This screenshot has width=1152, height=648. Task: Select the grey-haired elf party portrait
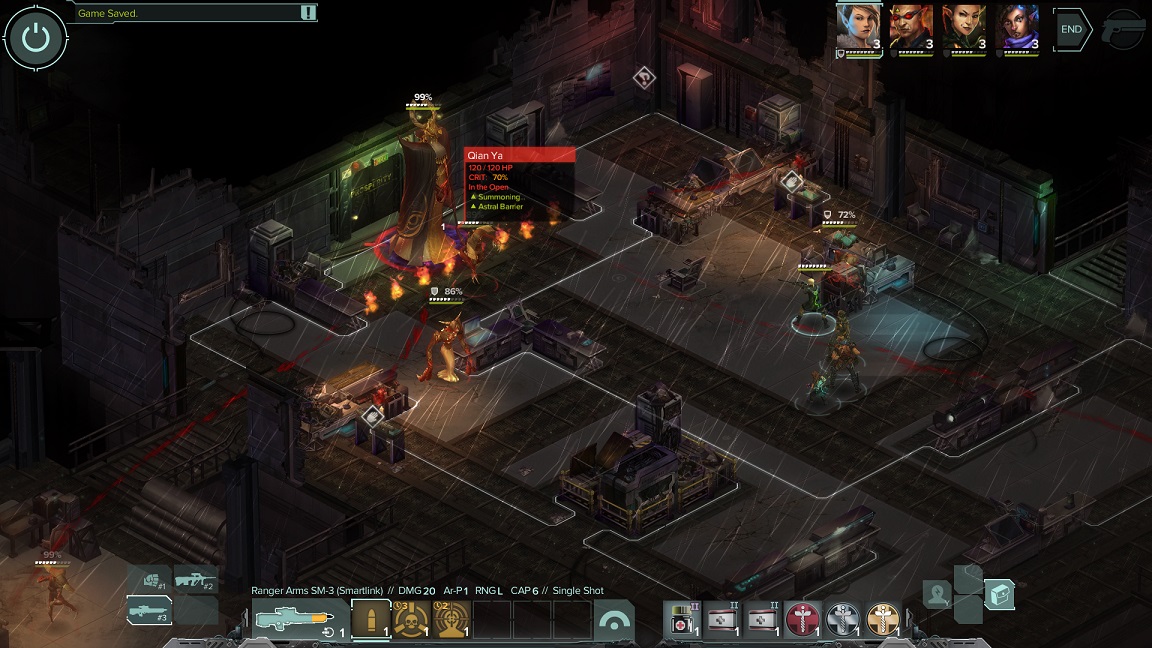(x=858, y=26)
